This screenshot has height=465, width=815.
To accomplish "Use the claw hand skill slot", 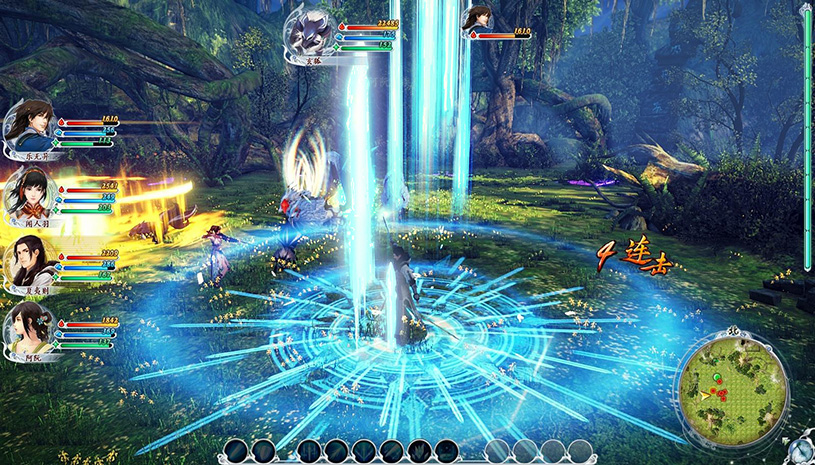I will [418, 450].
